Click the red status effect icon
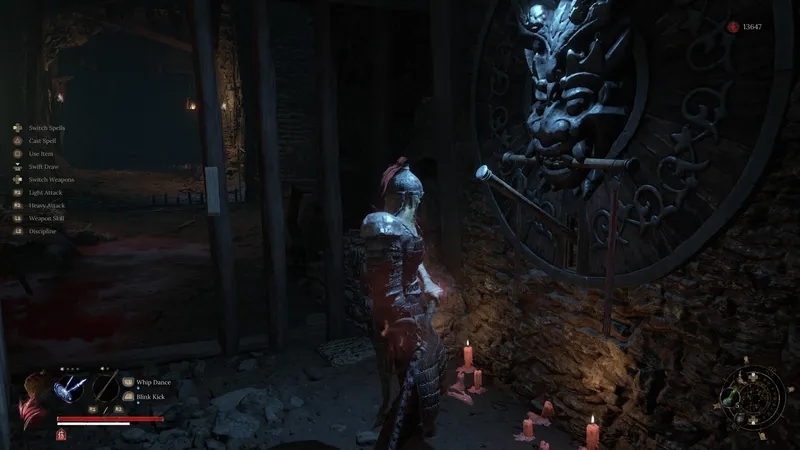Screen dimensions: 800x450 pos(62,434)
